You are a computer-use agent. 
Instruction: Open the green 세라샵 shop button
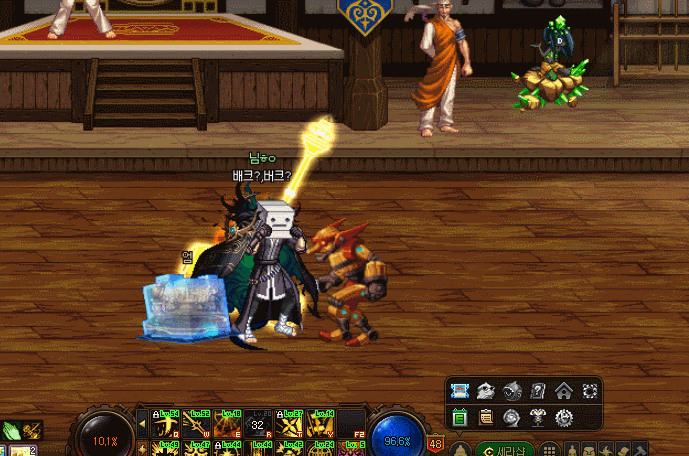pos(506,449)
